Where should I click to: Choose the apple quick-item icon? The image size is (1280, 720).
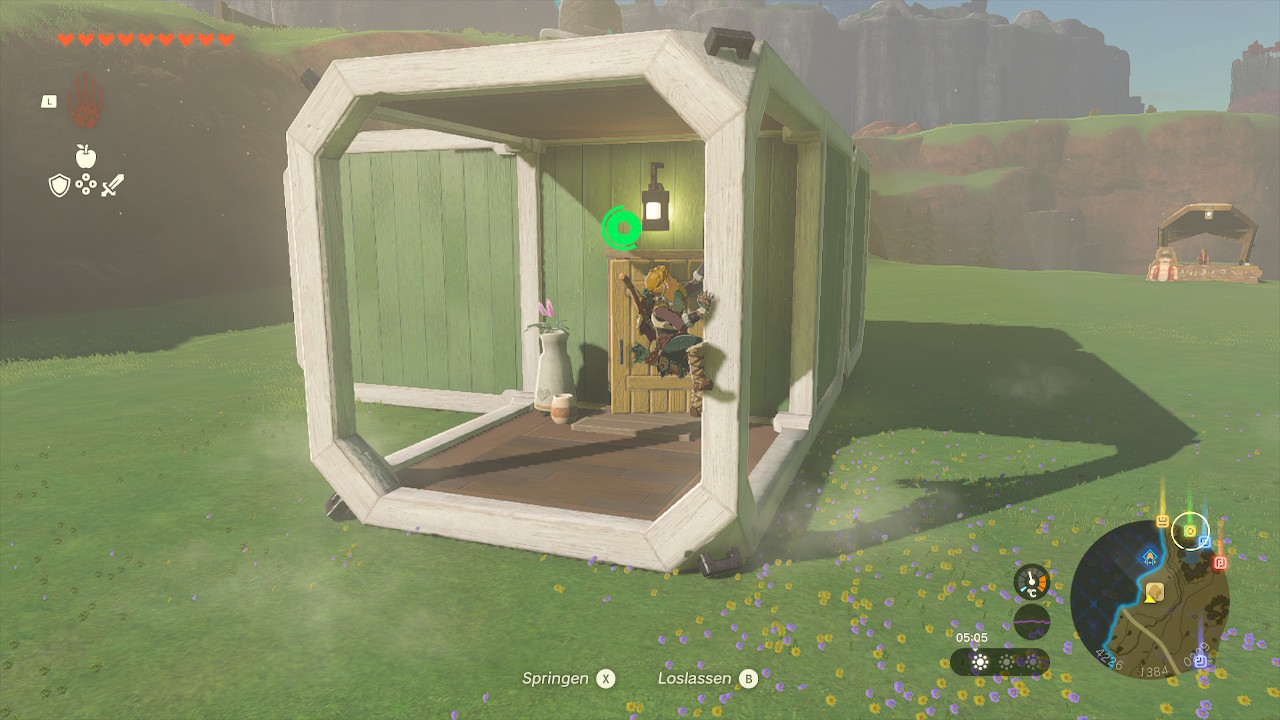coord(86,156)
